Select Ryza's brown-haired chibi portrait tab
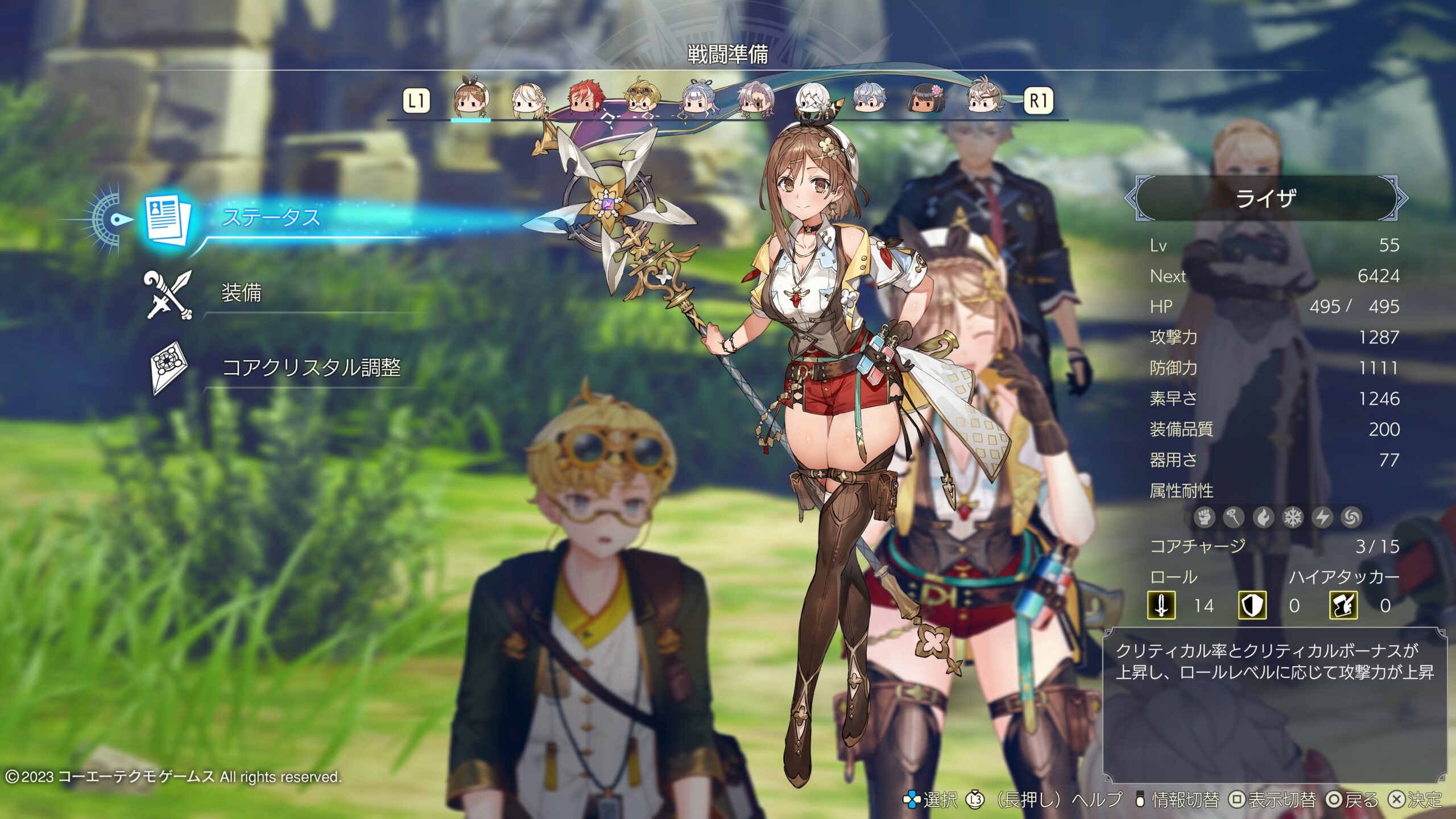Image resolution: width=1456 pixels, height=819 pixels. (x=471, y=101)
